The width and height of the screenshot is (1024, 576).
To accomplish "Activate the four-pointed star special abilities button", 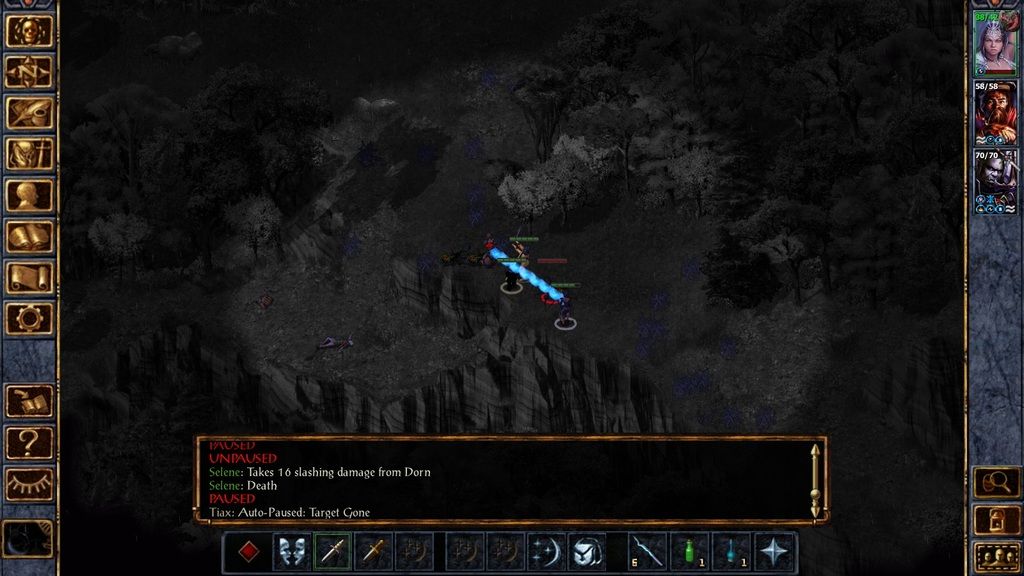I will (x=775, y=551).
